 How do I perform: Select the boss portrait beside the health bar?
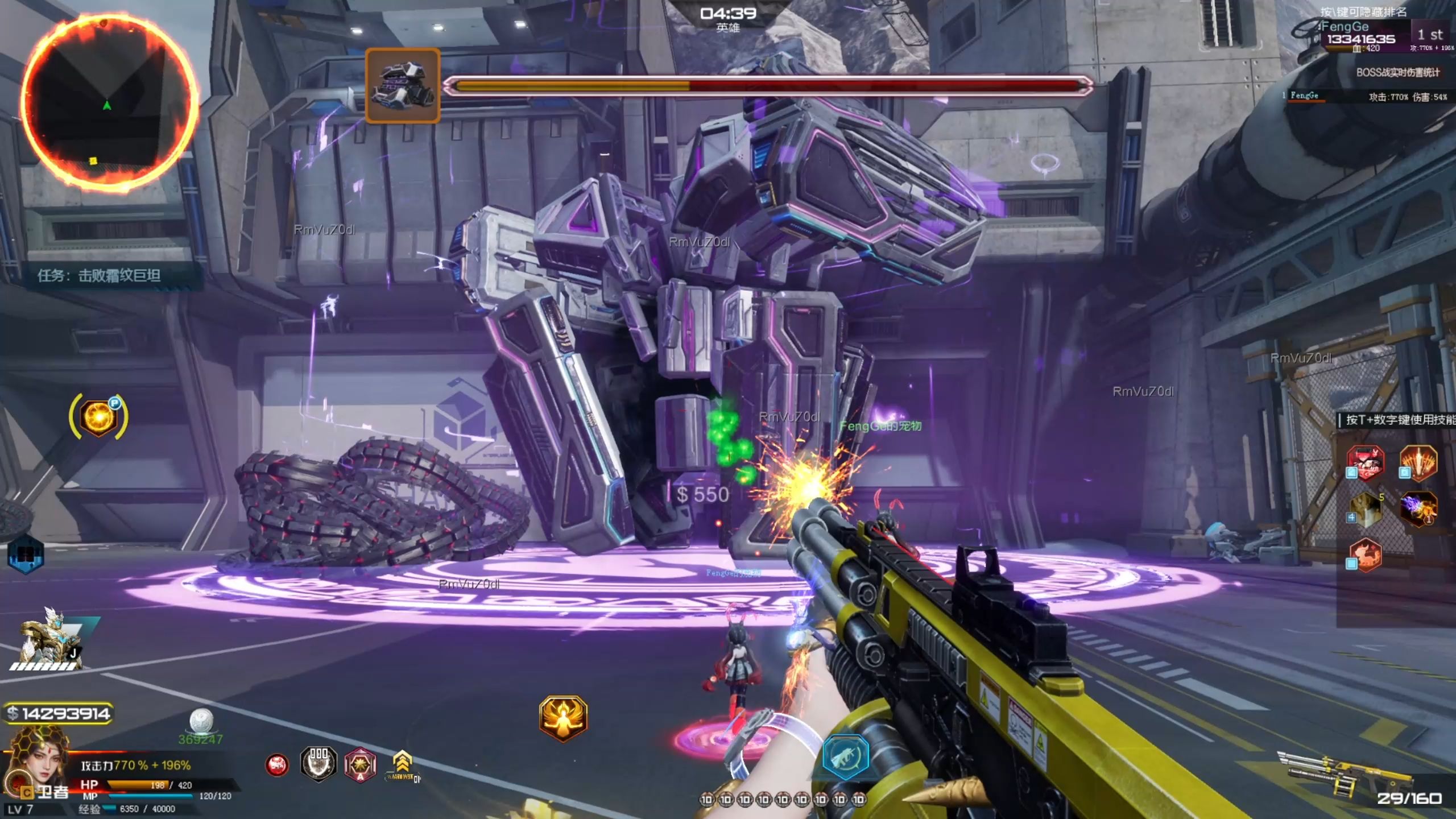[x=403, y=85]
